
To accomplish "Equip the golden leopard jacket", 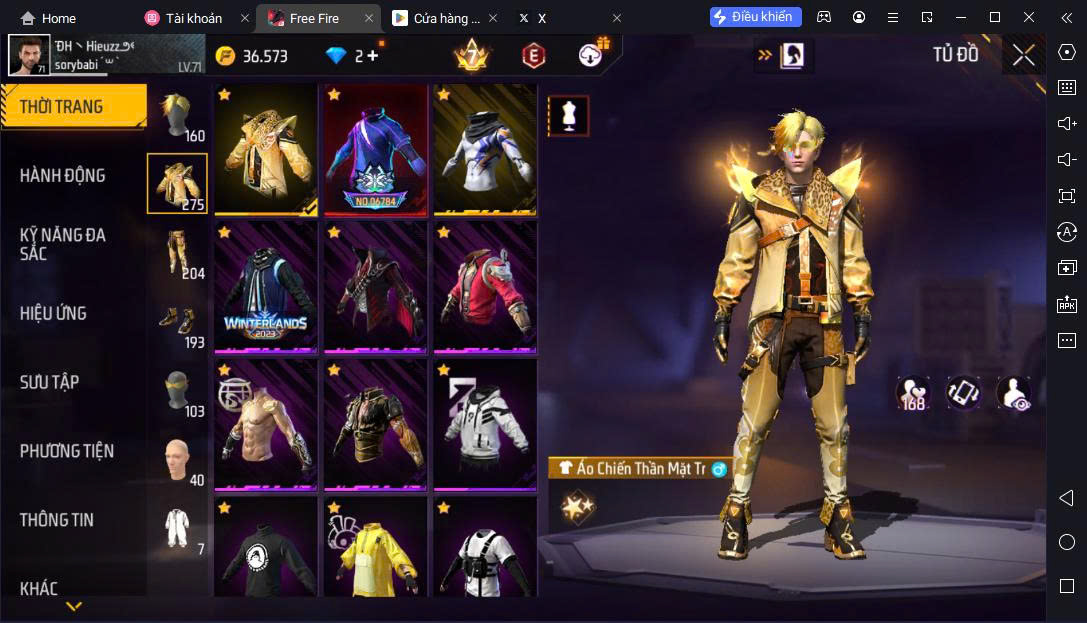I will pyautogui.click(x=266, y=149).
